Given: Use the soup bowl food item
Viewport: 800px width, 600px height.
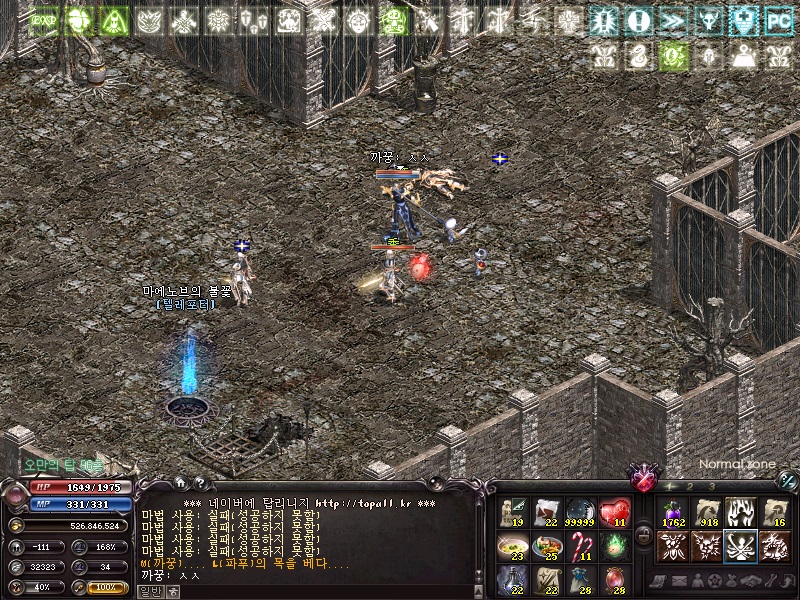Looking at the screenshot, I should pyautogui.click(x=514, y=545).
